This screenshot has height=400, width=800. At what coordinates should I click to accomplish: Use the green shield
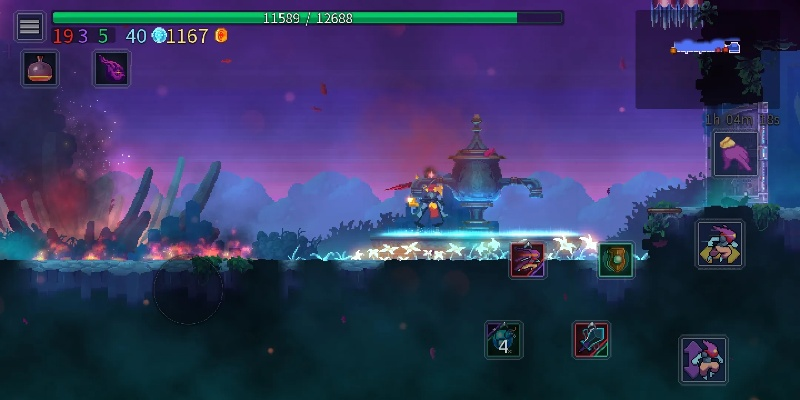tap(615, 260)
